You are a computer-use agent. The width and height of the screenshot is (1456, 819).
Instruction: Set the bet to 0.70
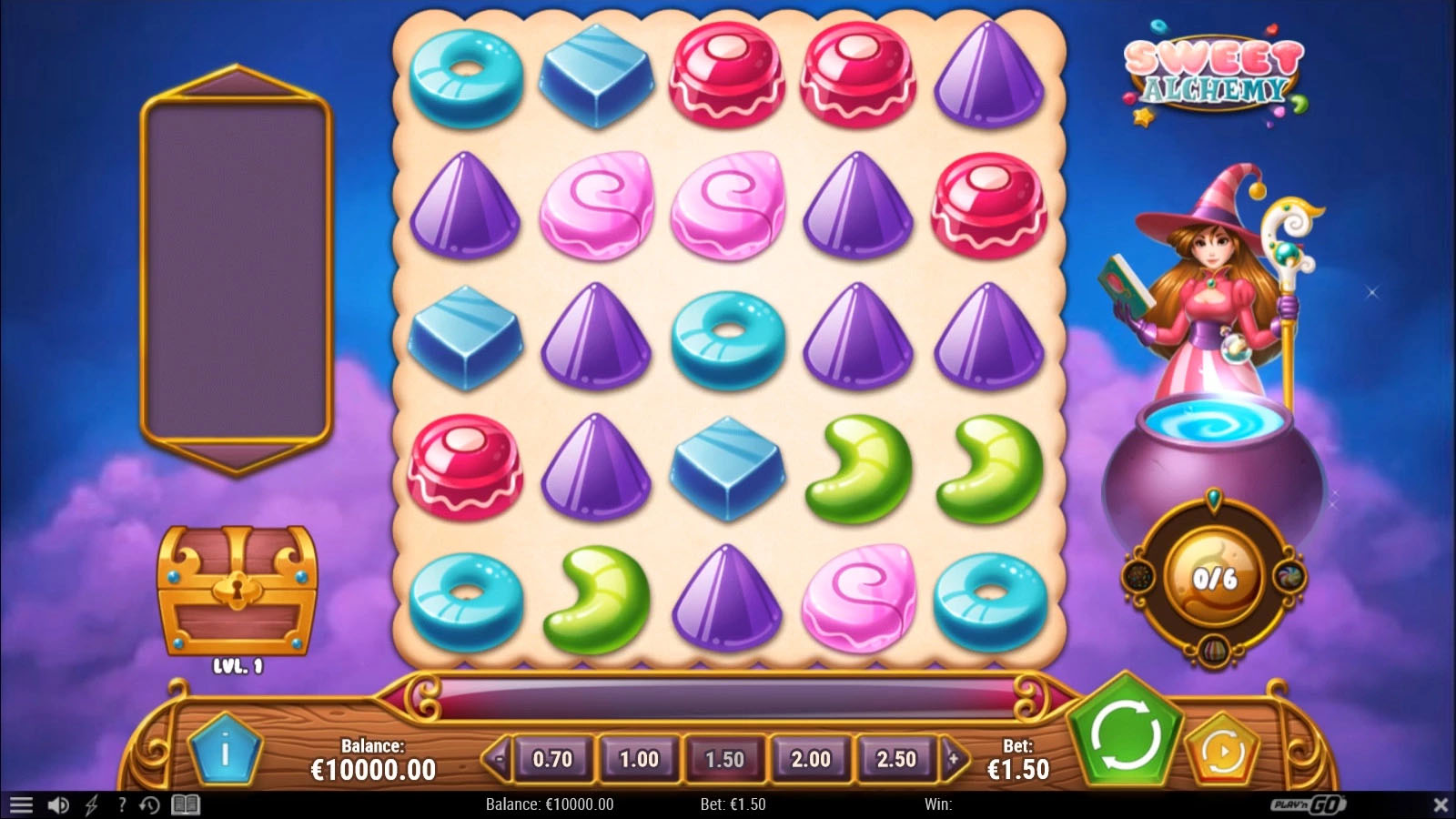[552, 758]
